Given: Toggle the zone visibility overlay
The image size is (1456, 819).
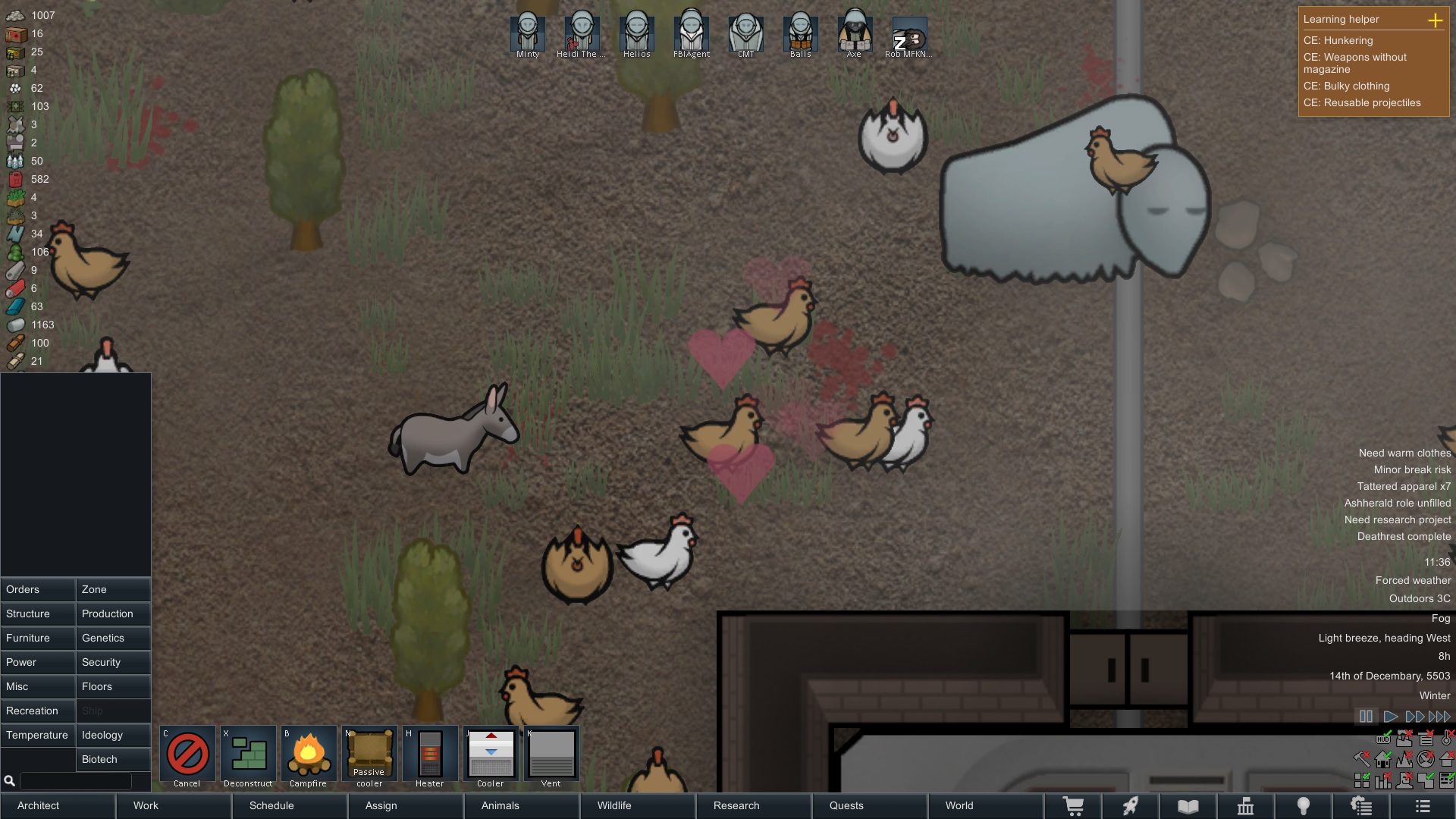Looking at the screenshot, I should pos(1362,780).
